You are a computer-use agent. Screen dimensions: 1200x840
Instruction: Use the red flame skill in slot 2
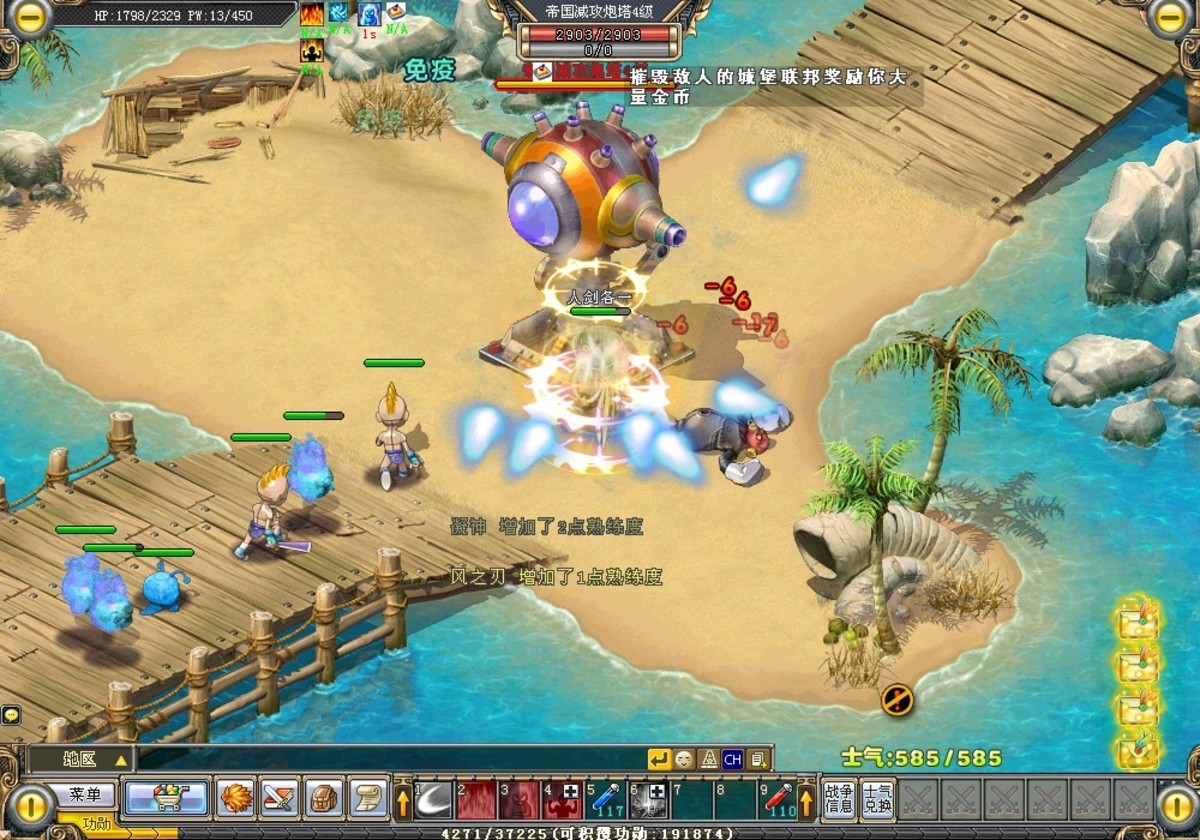[x=477, y=800]
